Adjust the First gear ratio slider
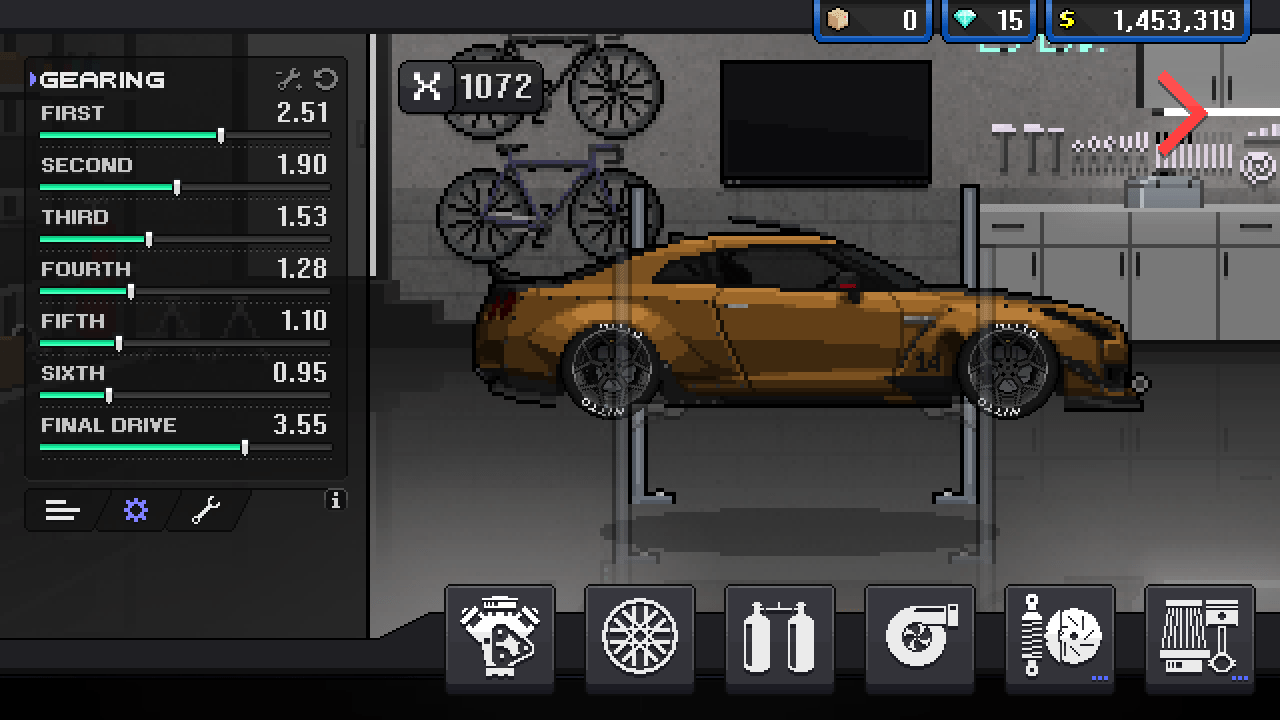This screenshot has height=720, width=1280. (x=222, y=134)
